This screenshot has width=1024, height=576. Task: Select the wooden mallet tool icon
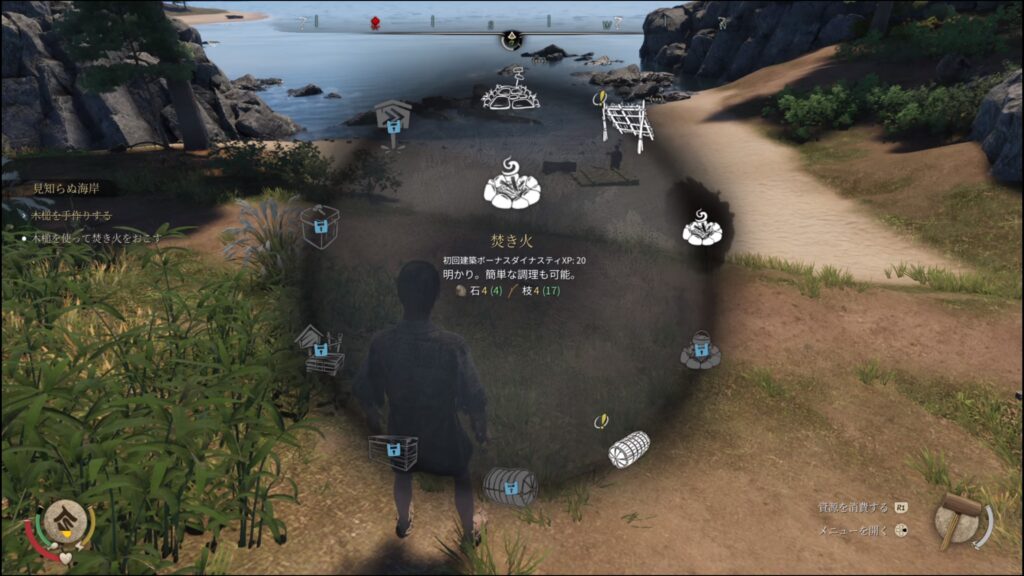click(960, 519)
